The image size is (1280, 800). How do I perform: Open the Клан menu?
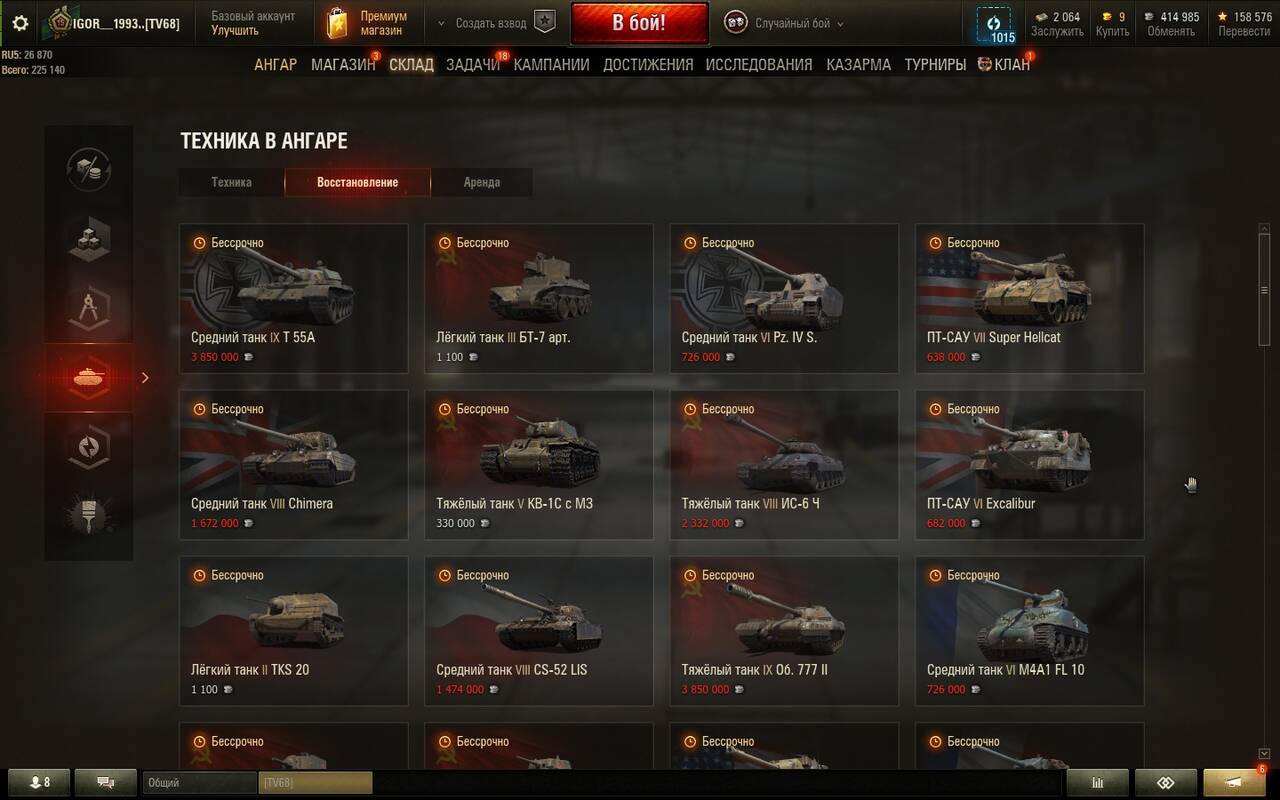click(1011, 65)
